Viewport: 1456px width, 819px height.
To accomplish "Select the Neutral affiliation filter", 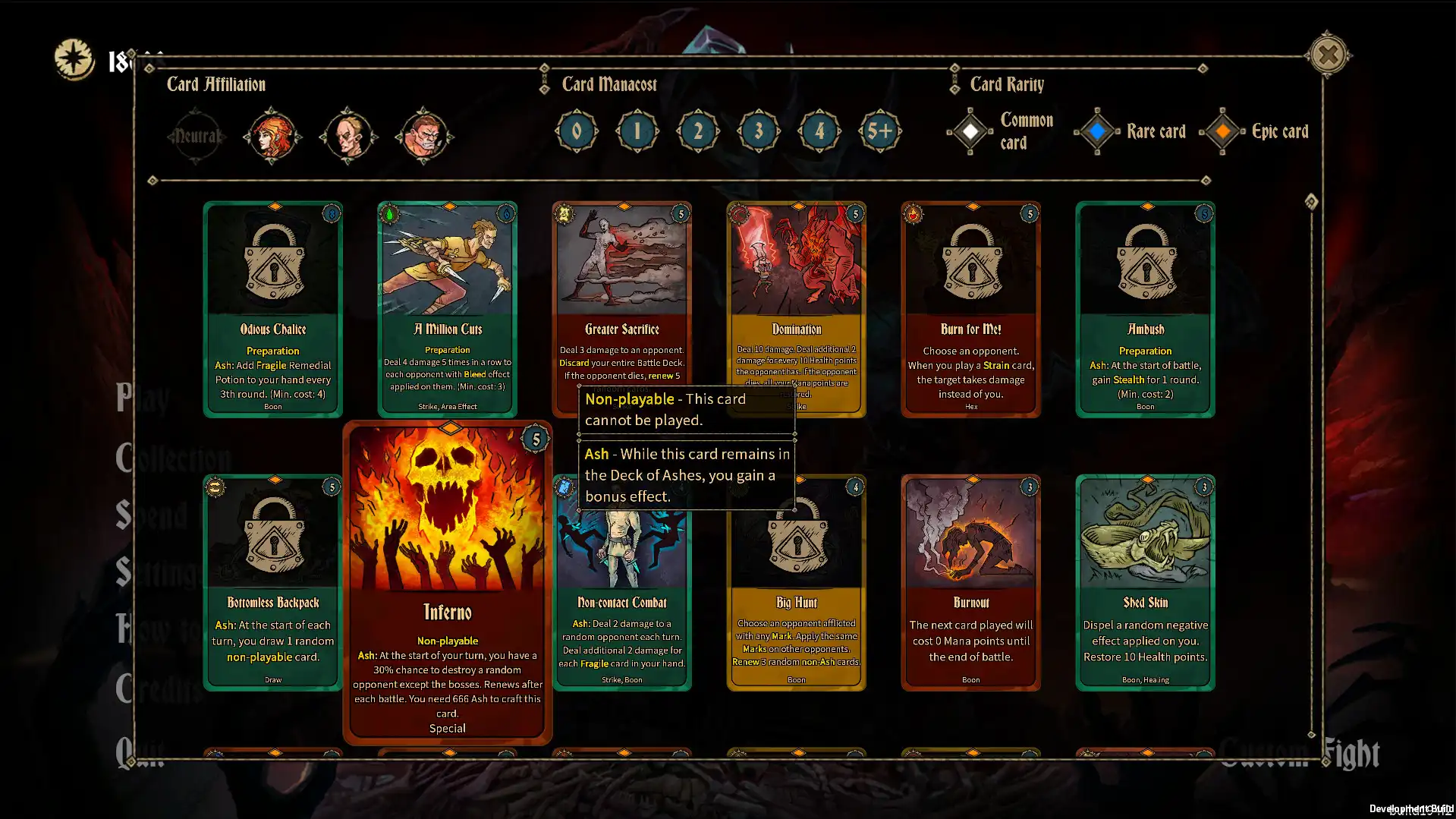I will 197,135.
